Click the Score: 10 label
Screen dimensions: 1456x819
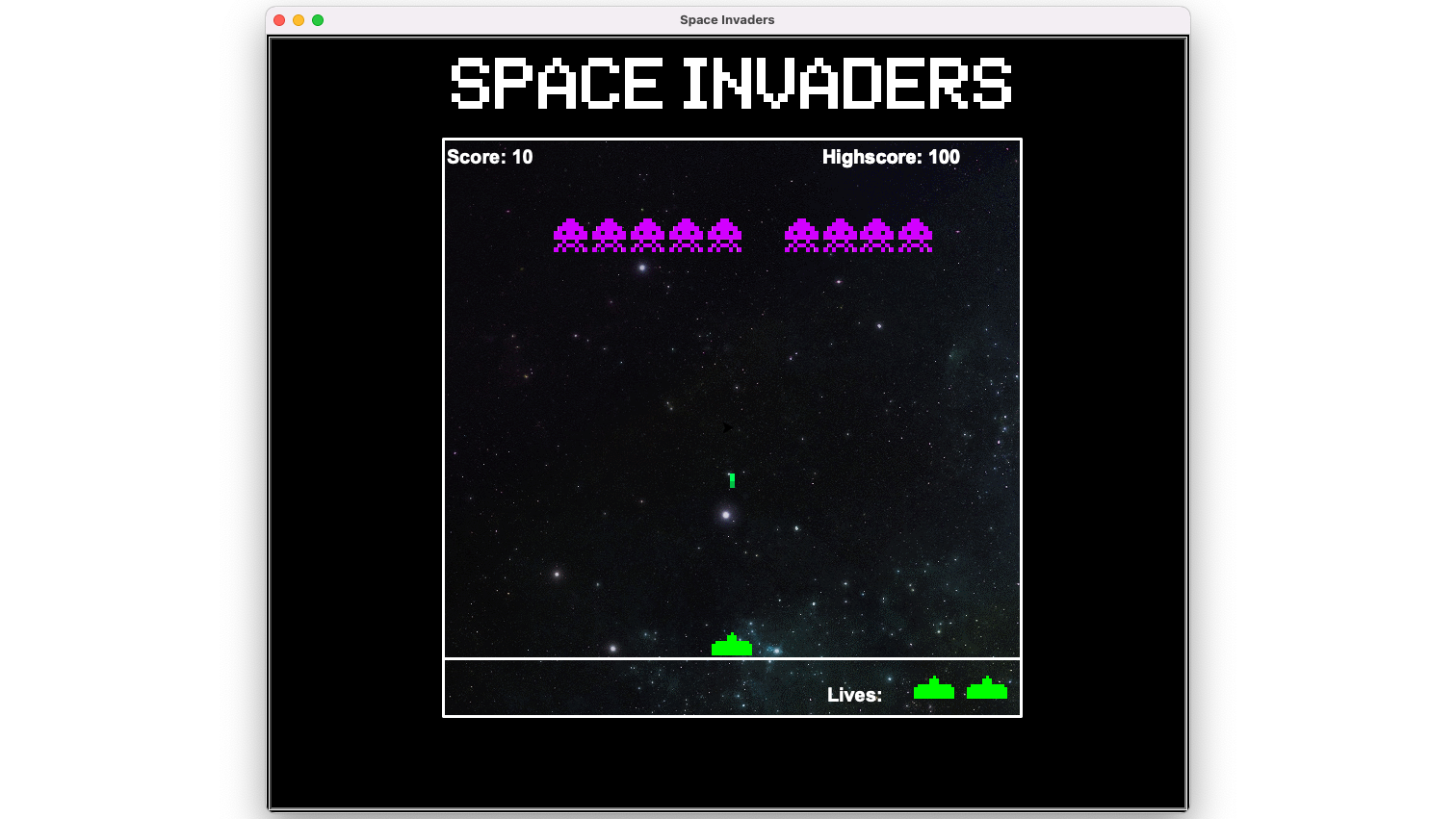tap(488, 157)
